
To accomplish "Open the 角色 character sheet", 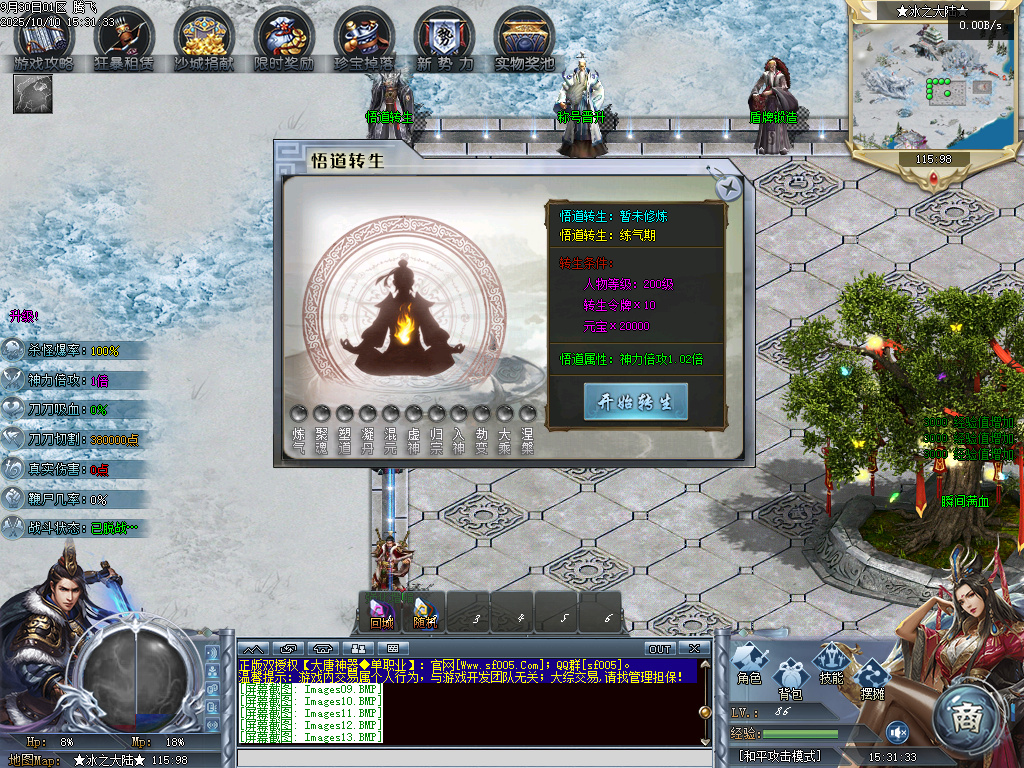I will point(749,663).
